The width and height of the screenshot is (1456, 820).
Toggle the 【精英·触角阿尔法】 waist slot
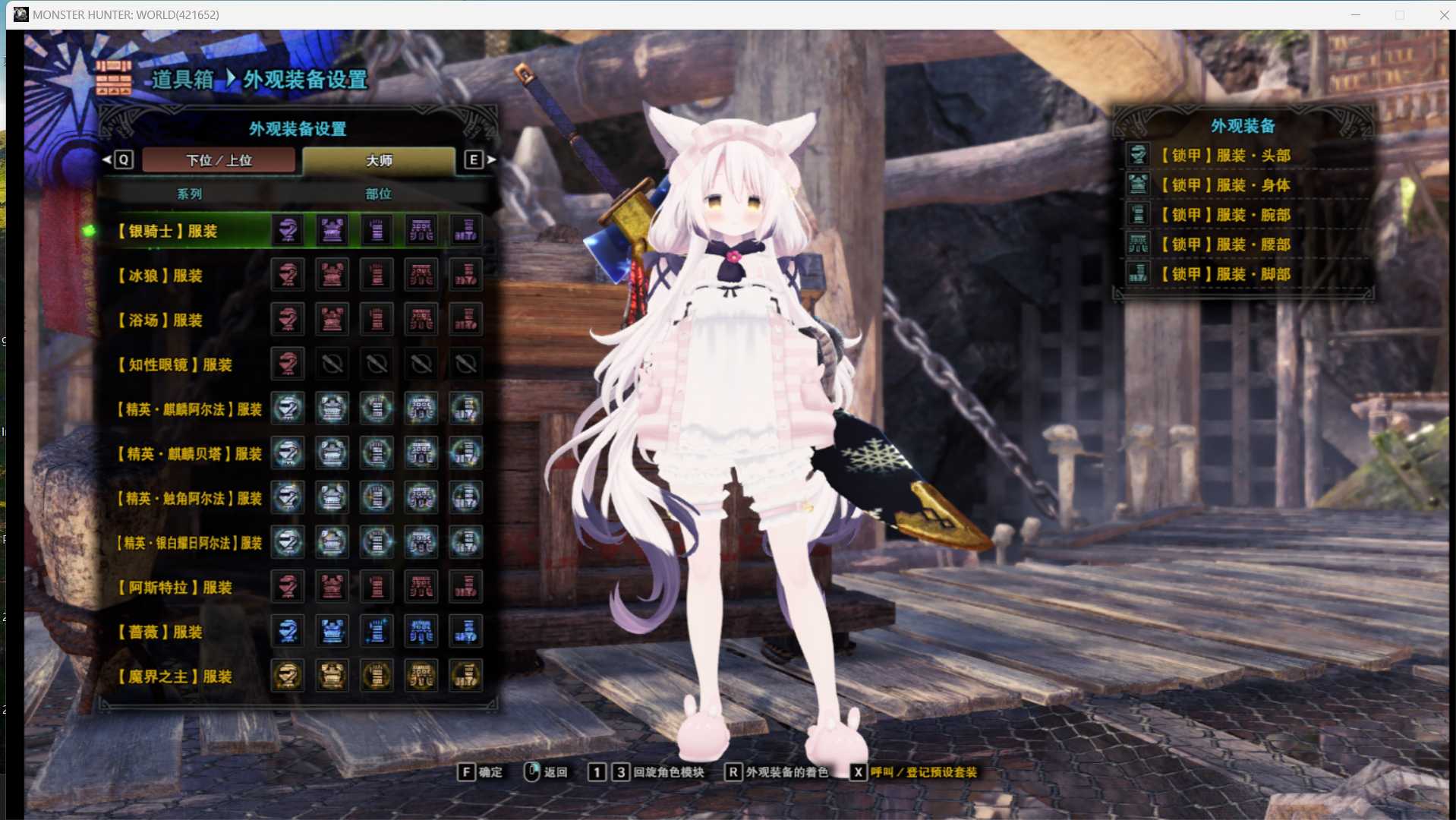point(421,497)
